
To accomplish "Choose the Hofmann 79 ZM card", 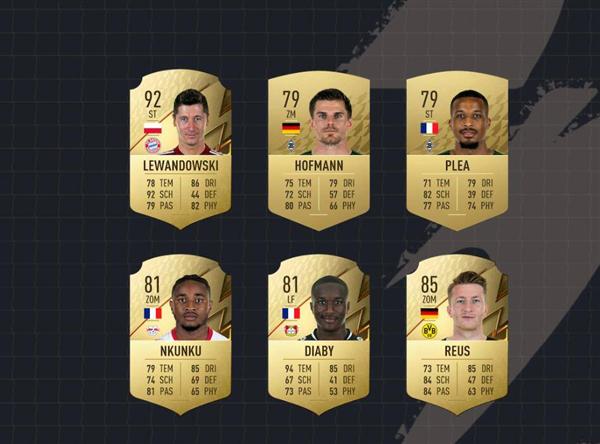I will tap(319, 150).
